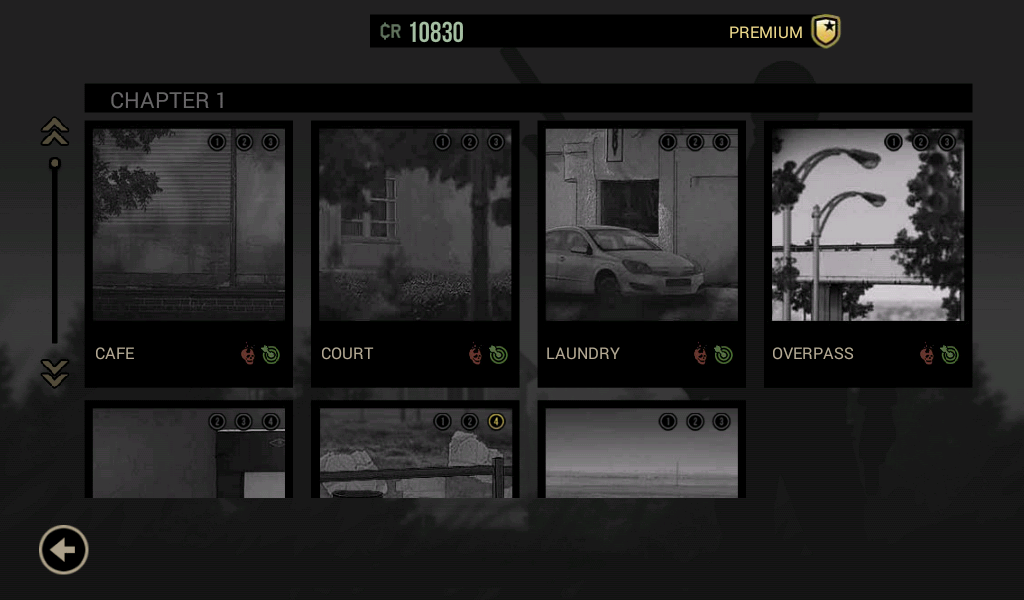Open the Premium shield badge
Viewport: 1024px width, 600px height.
825,32
